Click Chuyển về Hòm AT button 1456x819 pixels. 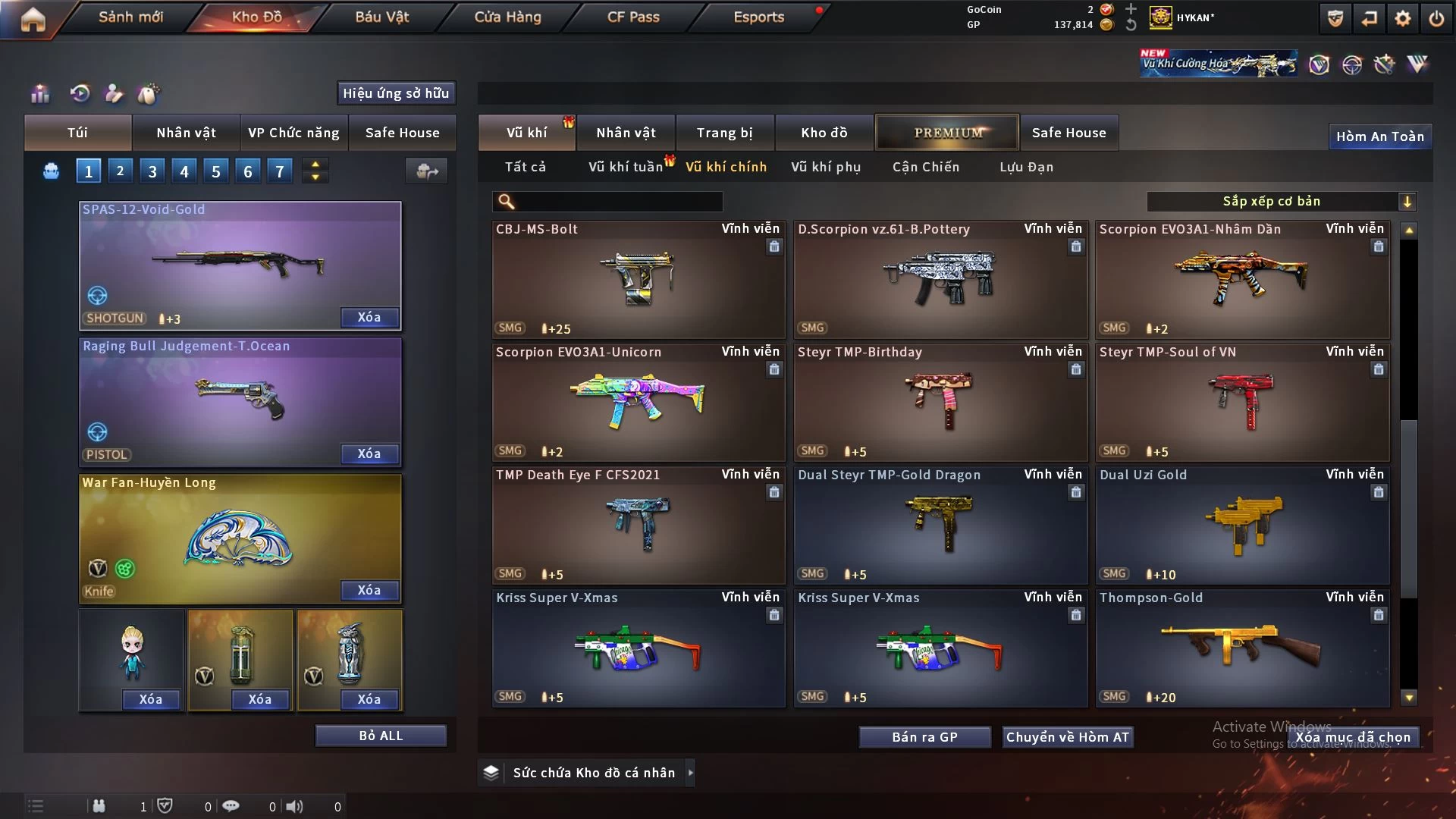[x=1067, y=737]
